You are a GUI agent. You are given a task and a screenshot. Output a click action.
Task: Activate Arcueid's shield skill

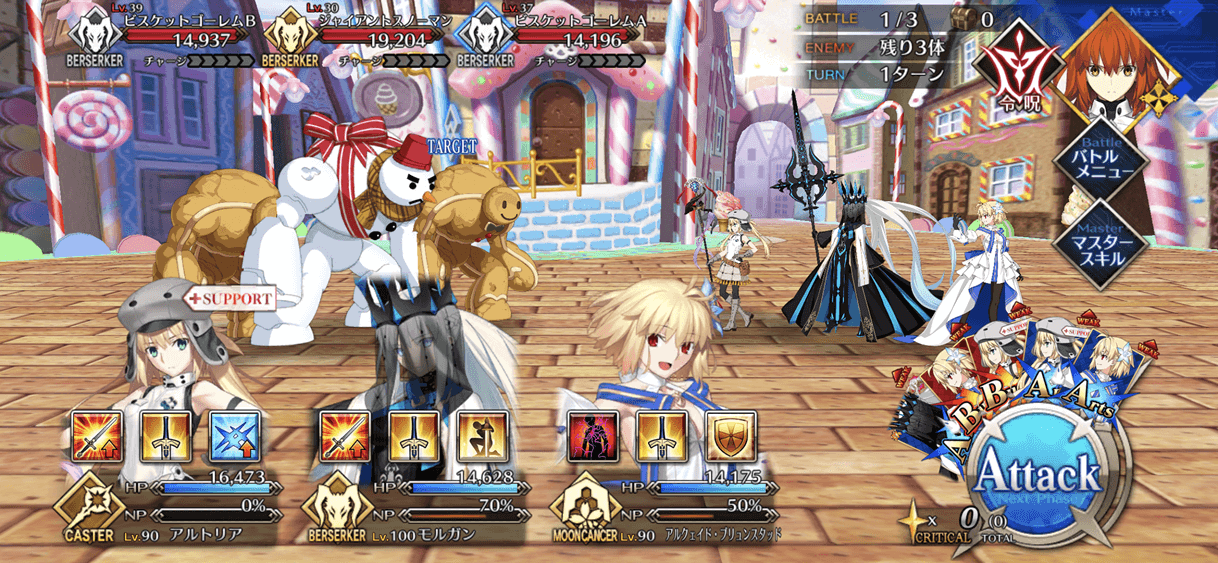[x=730, y=435]
